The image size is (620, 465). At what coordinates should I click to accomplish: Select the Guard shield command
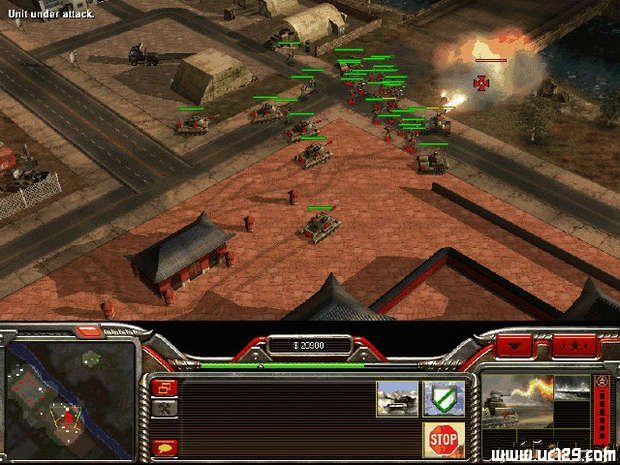click(440, 399)
